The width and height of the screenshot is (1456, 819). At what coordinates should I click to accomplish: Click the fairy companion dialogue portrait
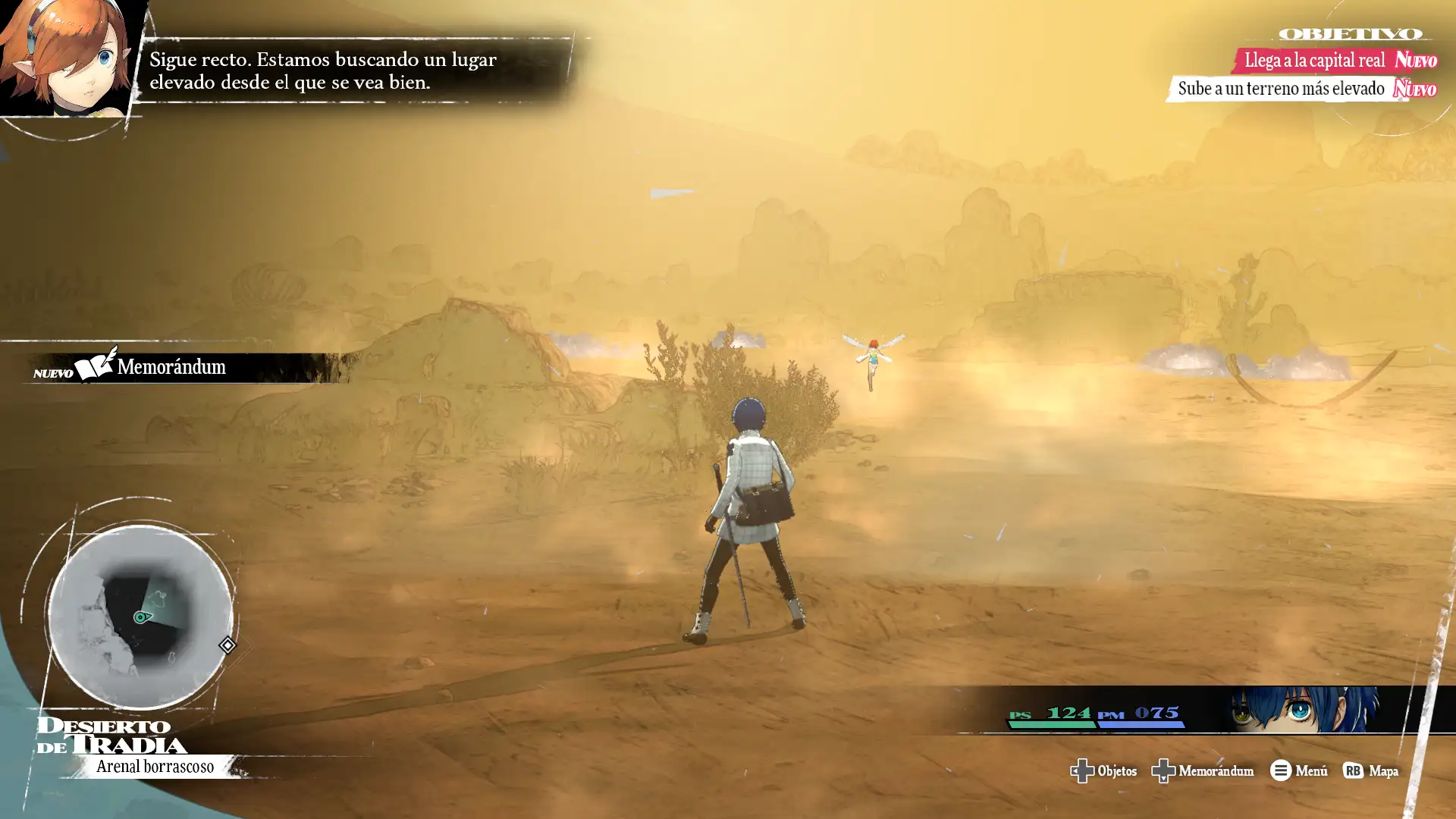click(x=68, y=59)
